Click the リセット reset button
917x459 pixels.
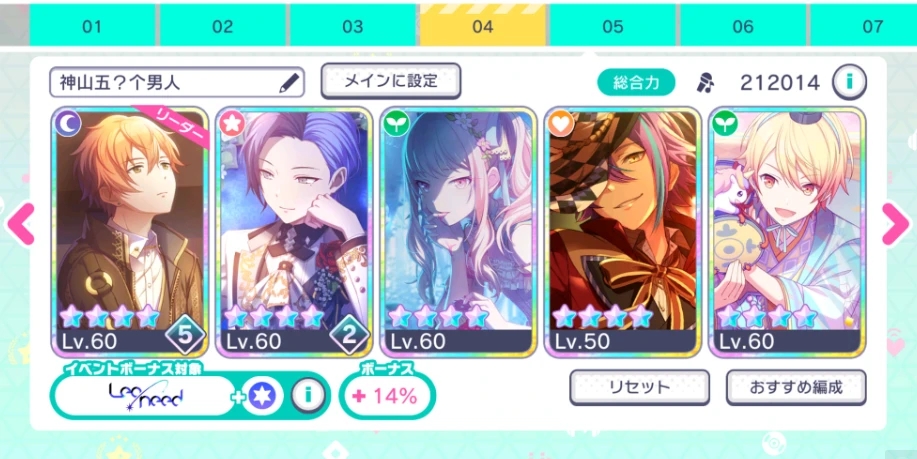click(x=639, y=387)
